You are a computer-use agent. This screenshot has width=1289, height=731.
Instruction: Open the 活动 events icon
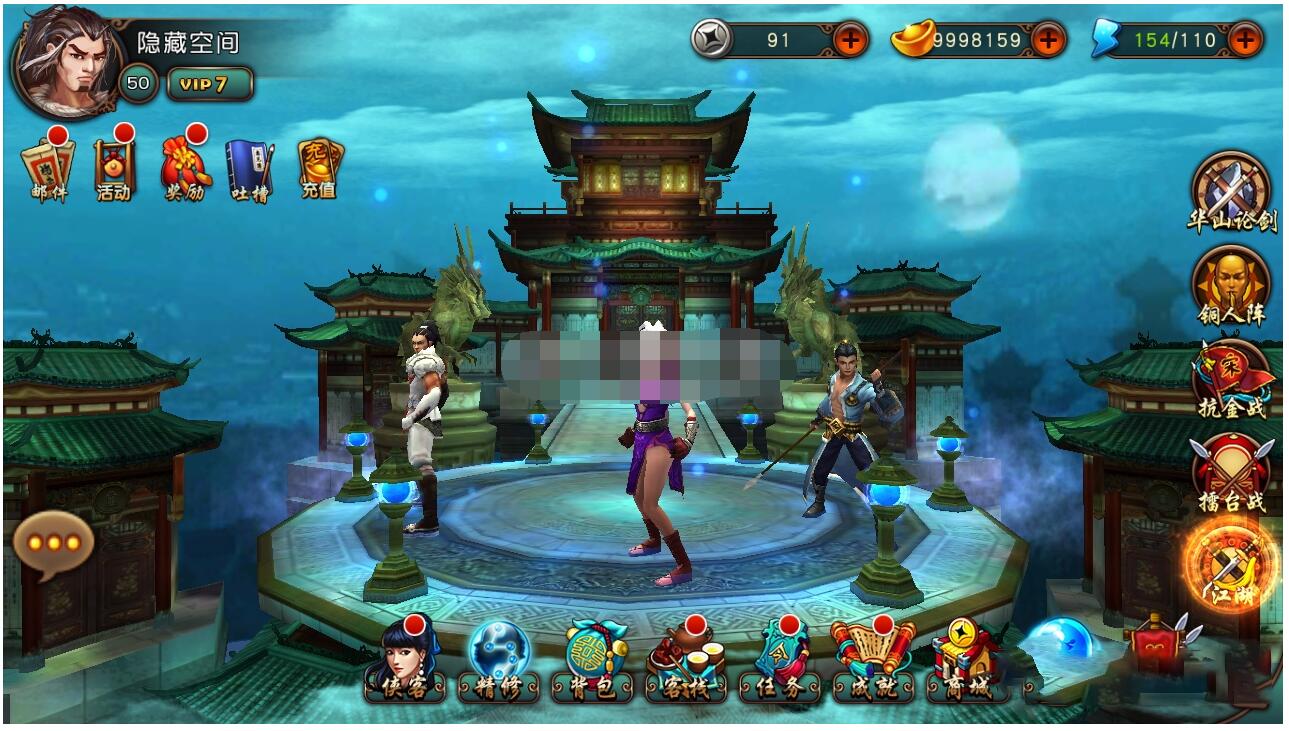pyautogui.click(x=114, y=166)
